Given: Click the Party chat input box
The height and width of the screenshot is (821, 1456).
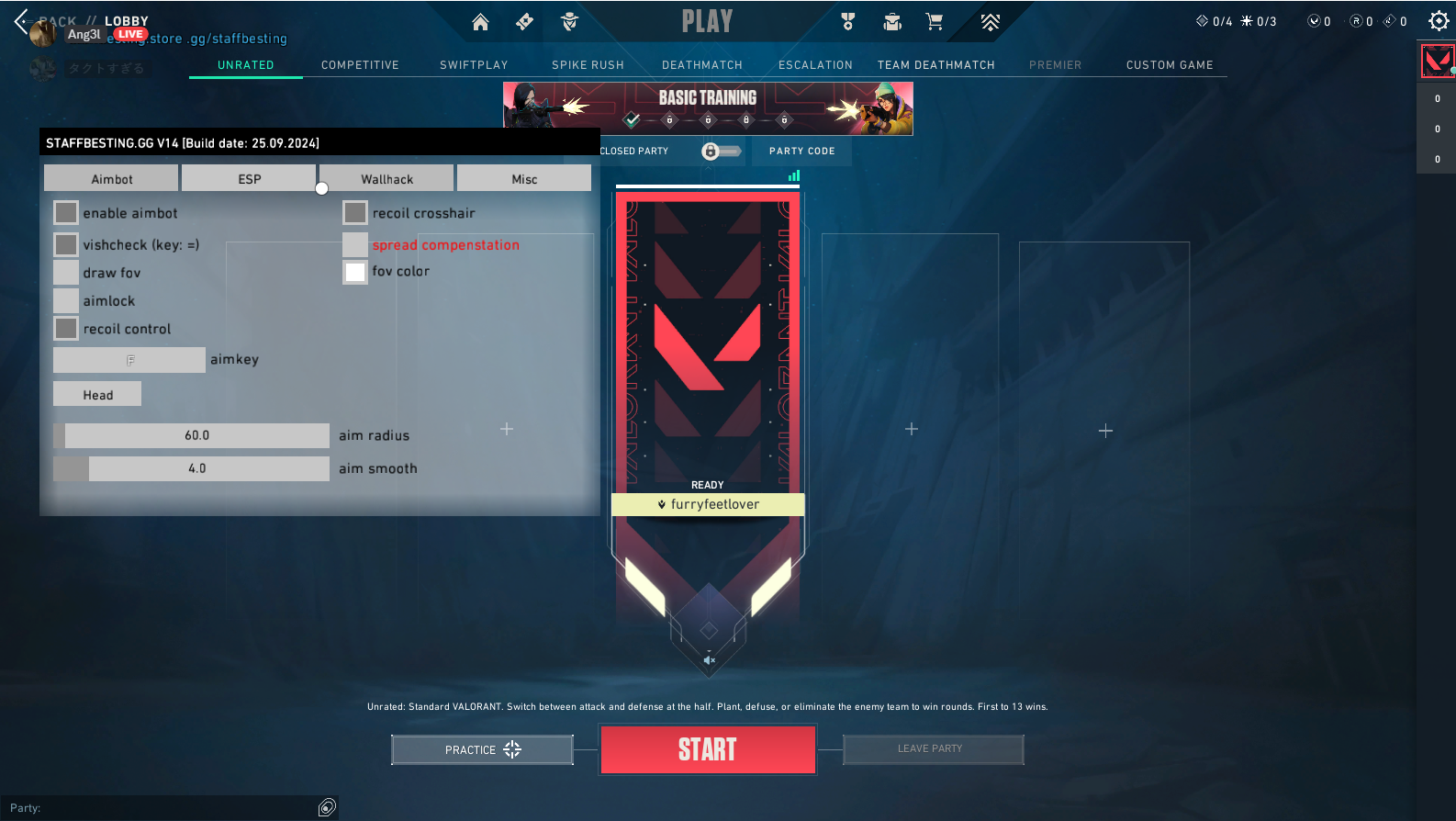Looking at the screenshot, I should click(165, 808).
